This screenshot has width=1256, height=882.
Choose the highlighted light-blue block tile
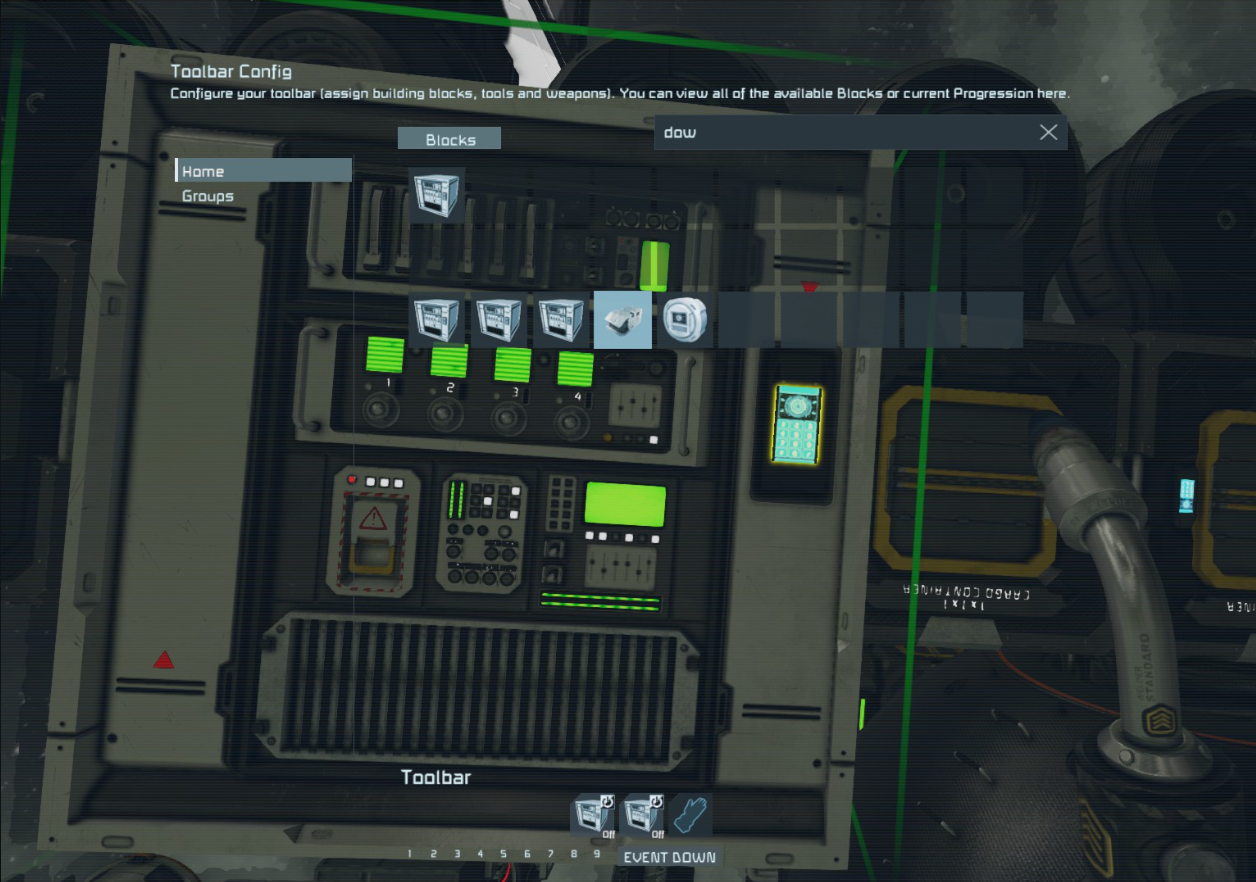[x=623, y=320]
